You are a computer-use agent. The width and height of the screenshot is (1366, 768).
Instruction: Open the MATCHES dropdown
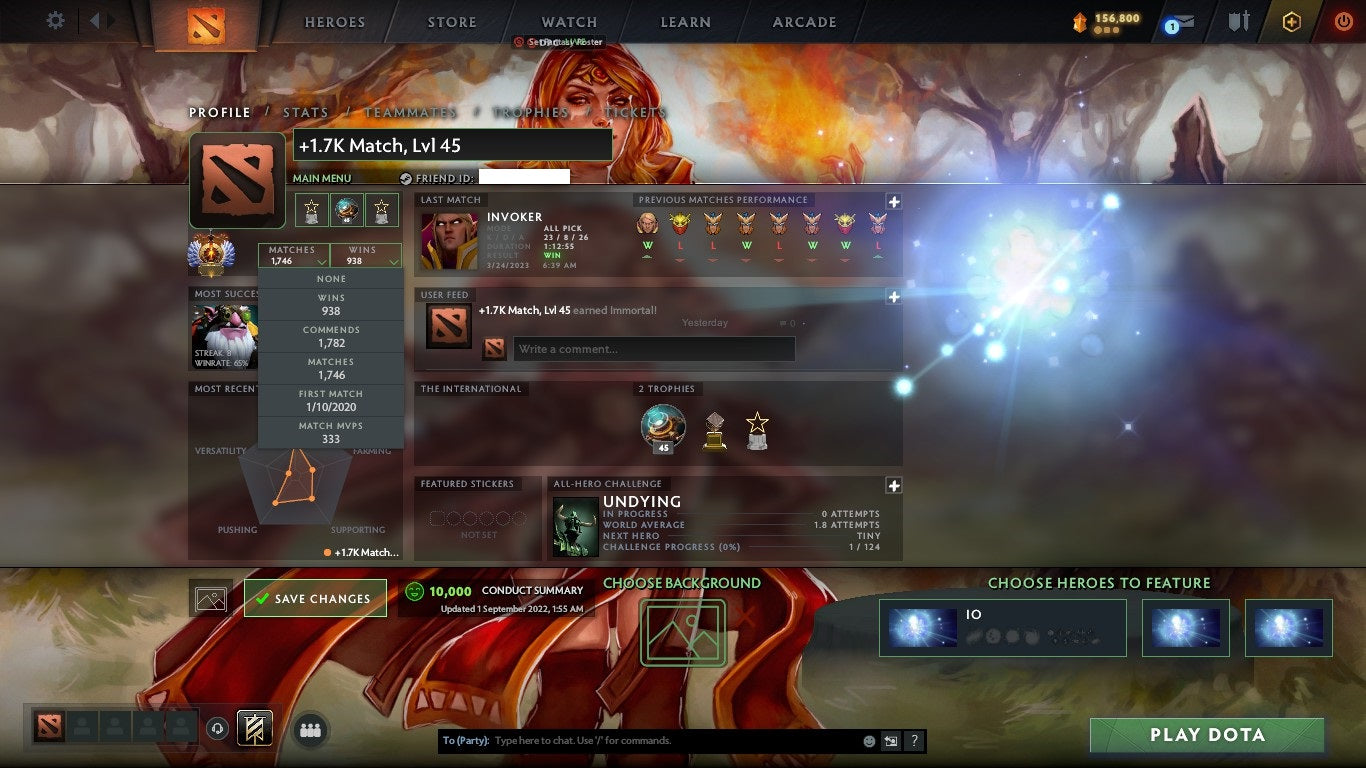pos(294,255)
